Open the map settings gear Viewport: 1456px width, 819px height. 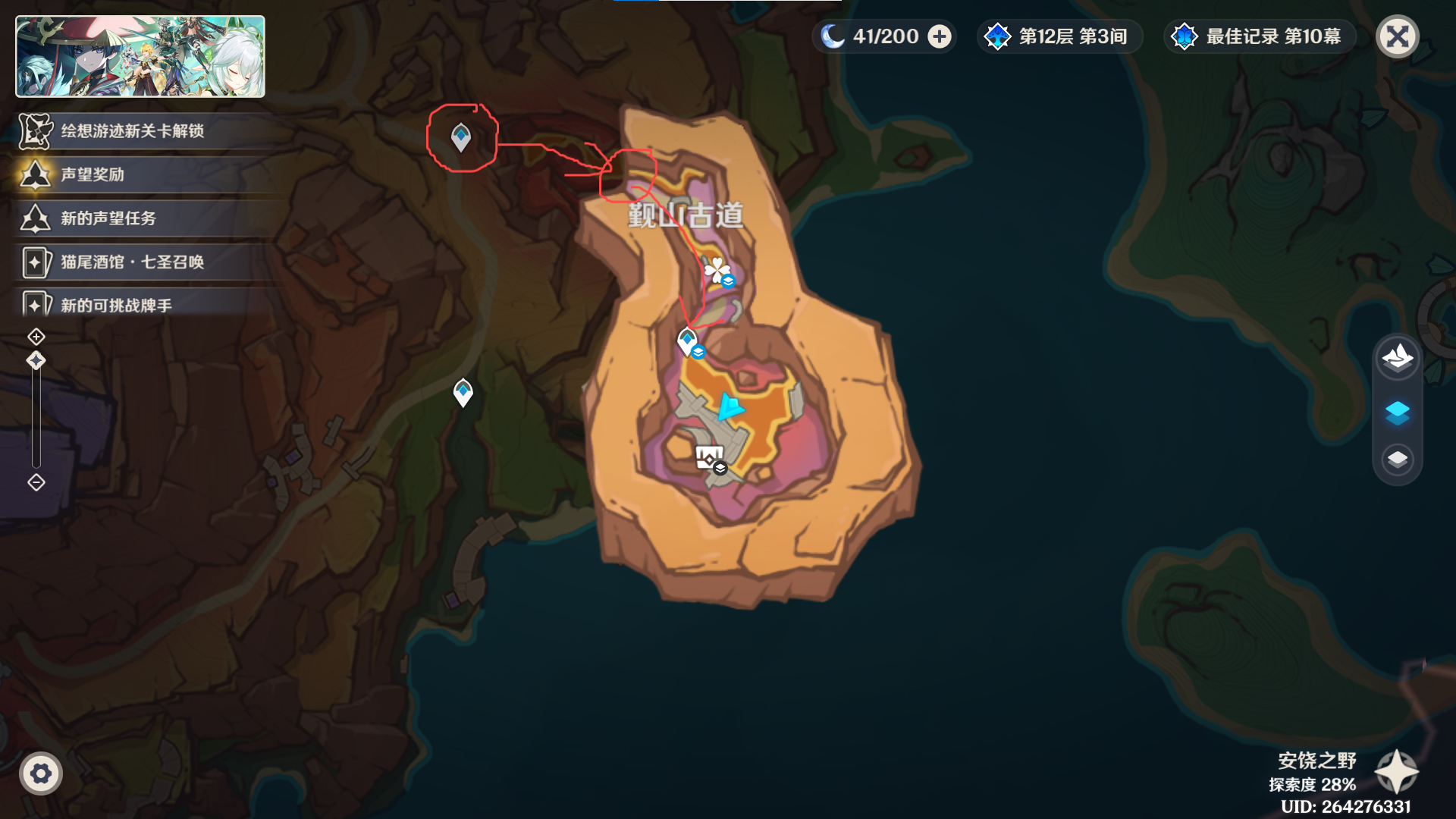pos(41,773)
